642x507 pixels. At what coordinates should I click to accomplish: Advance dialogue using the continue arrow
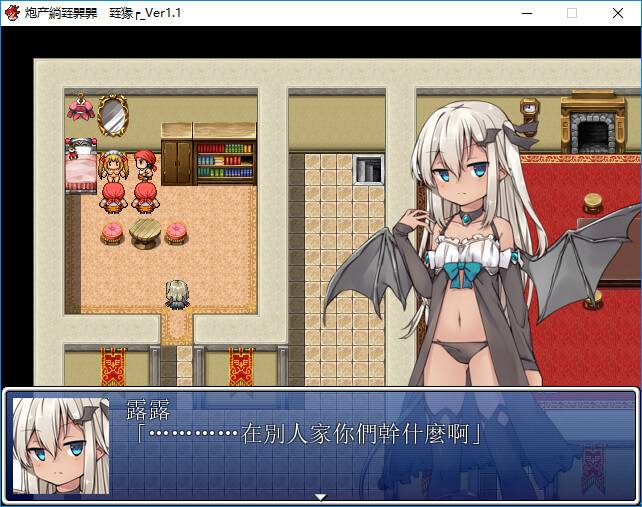pyautogui.click(x=320, y=497)
